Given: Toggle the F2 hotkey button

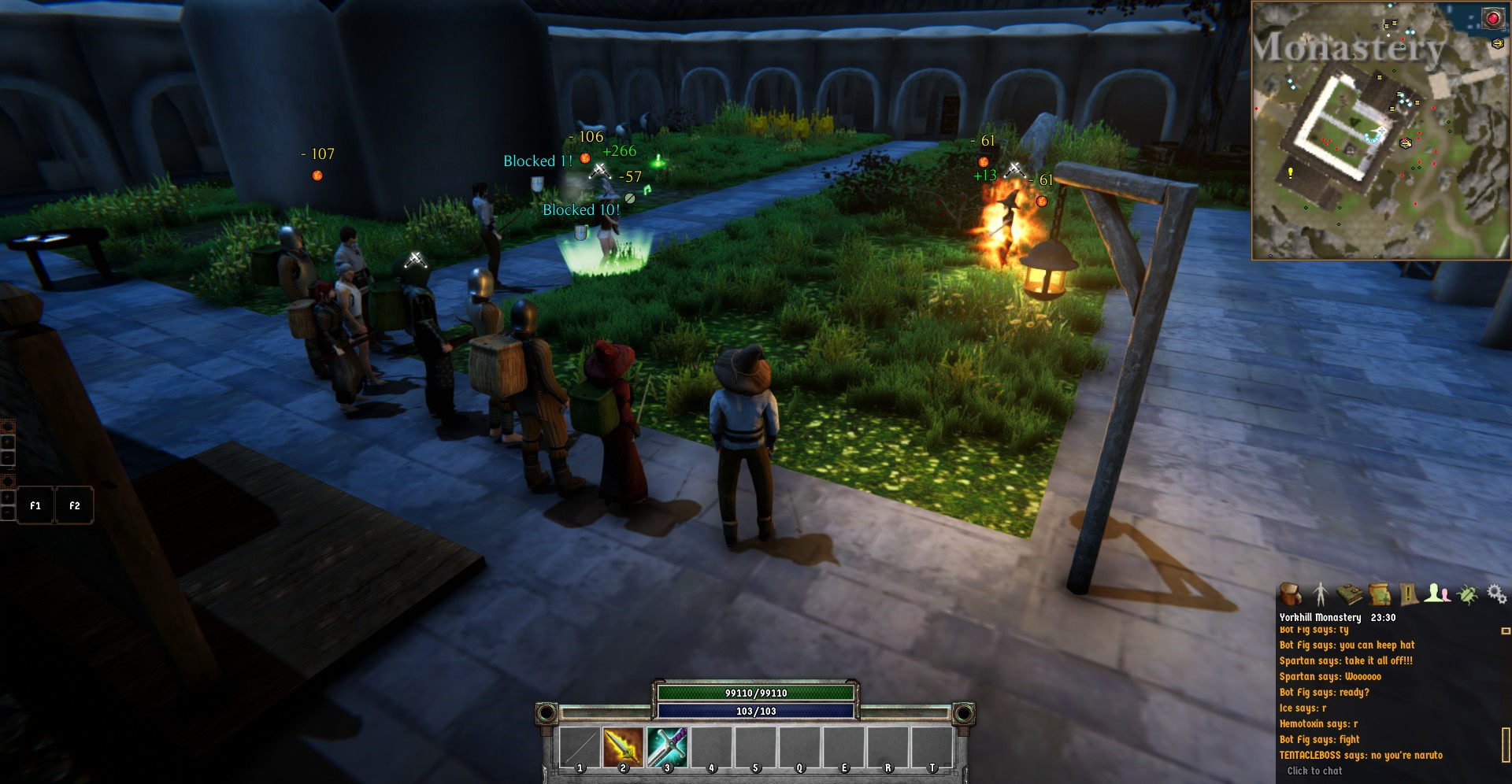Looking at the screenshot, I should click(x=74, y=505).
